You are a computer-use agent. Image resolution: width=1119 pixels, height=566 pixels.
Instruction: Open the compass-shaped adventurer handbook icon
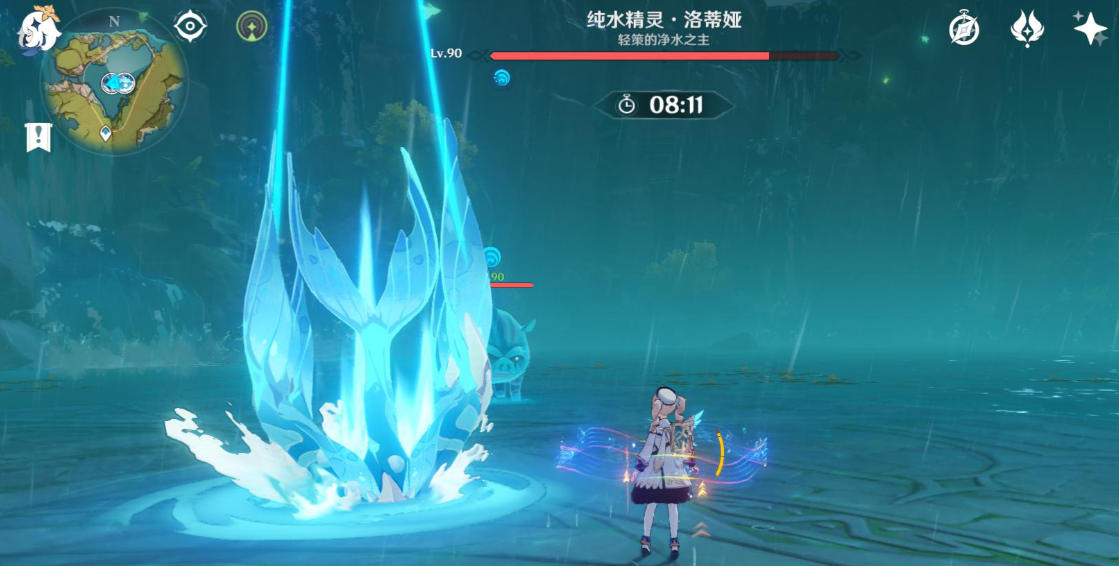pyautogui.click(x=964, y=29)
